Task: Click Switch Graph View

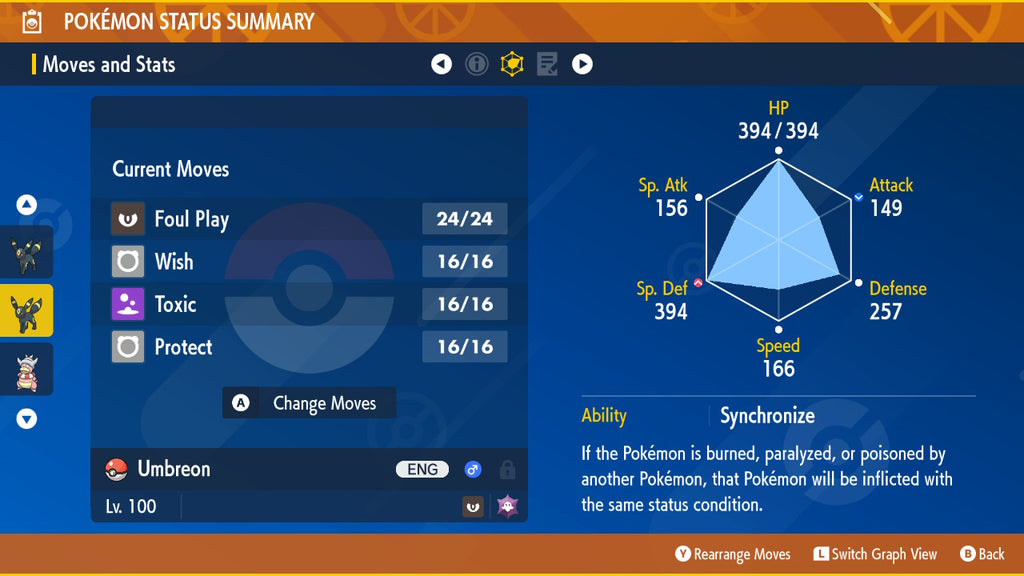Action: pyautogui.click(x=875, y=554)
